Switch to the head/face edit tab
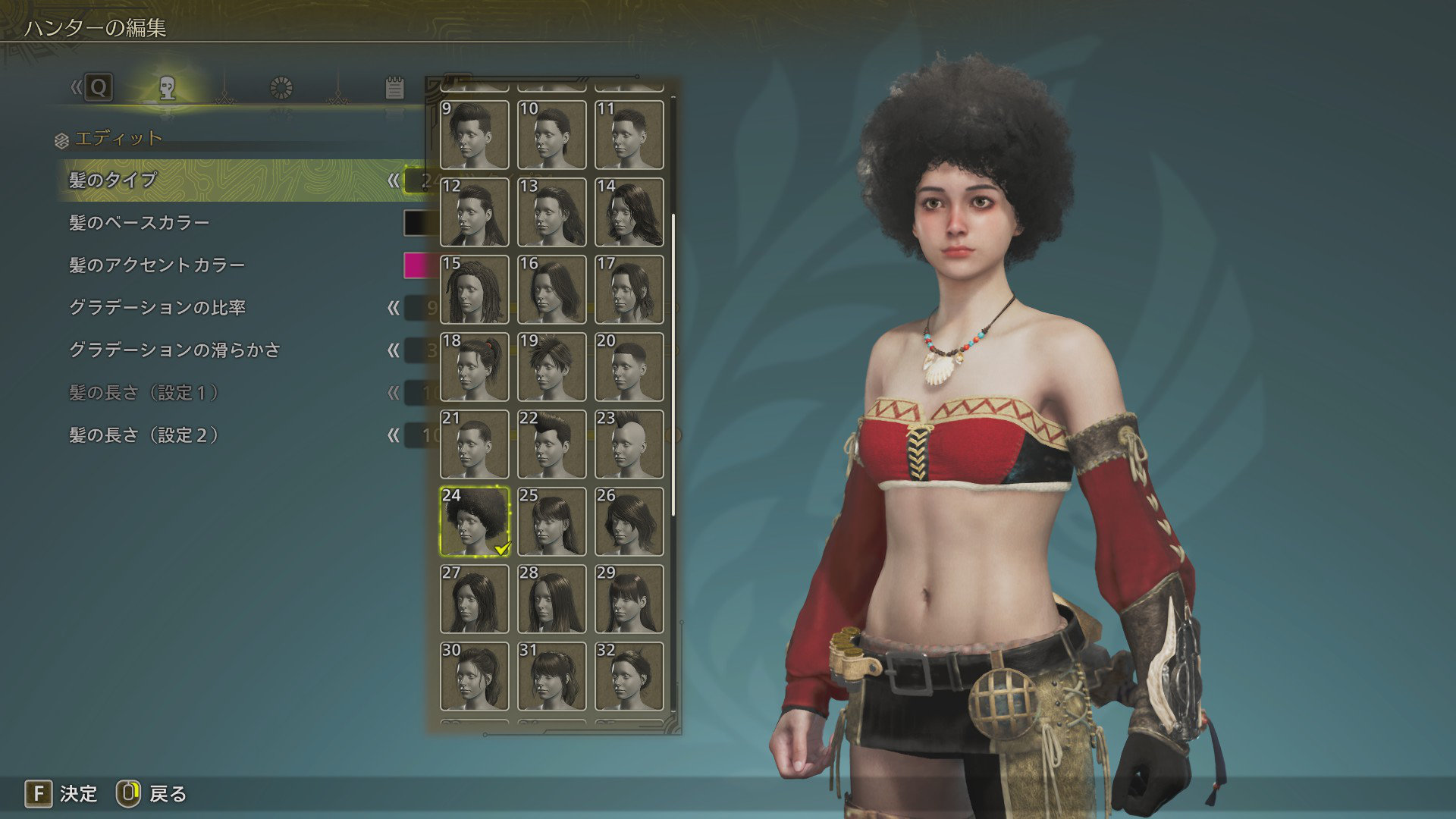Image resolution: width=1456 pixels, height=819 pixels. (168, 88)
